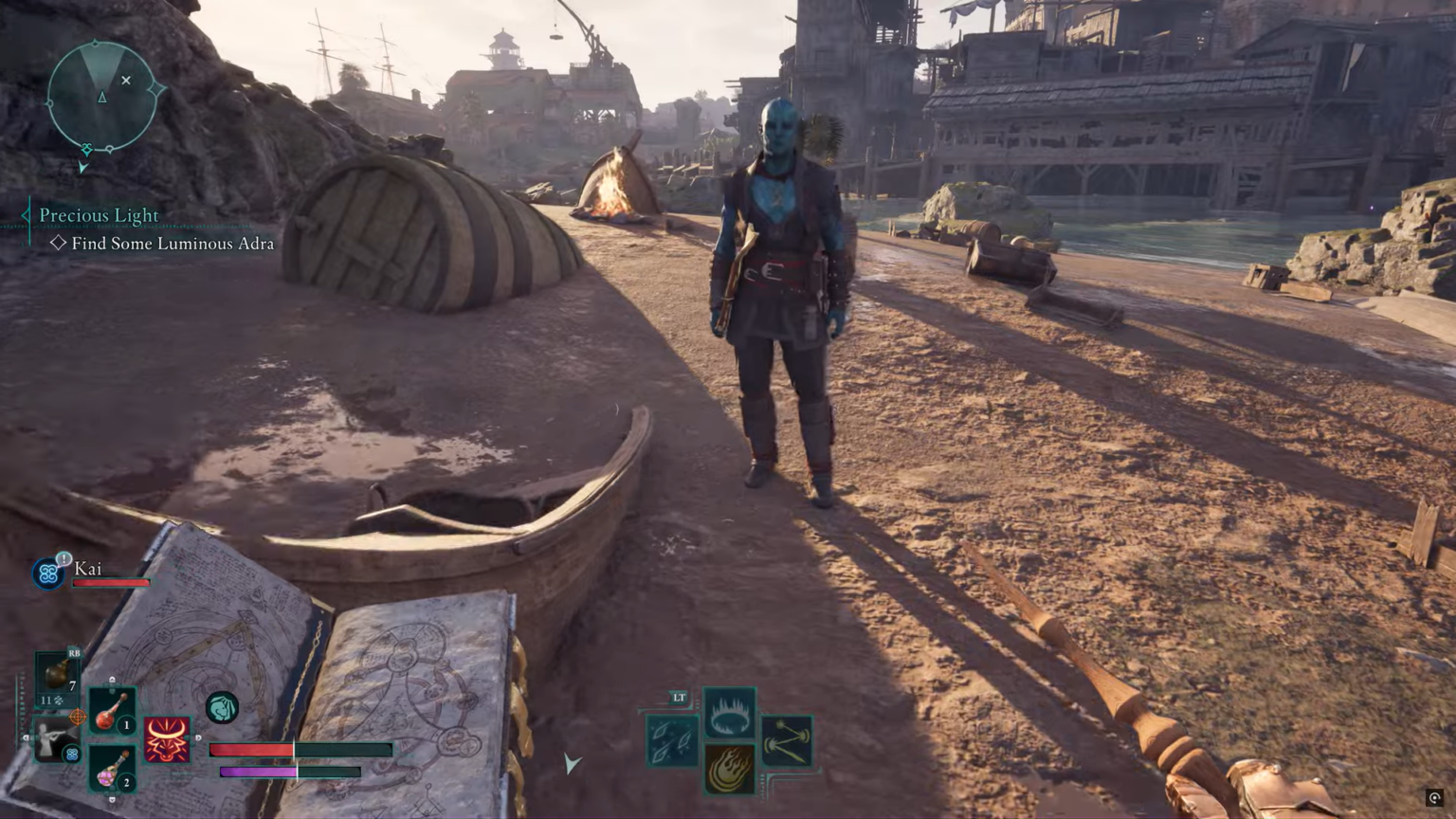Screen dimensions: 1456x819
Task: Cast the bouncing chain bolt spell
Action: (787, 740)
